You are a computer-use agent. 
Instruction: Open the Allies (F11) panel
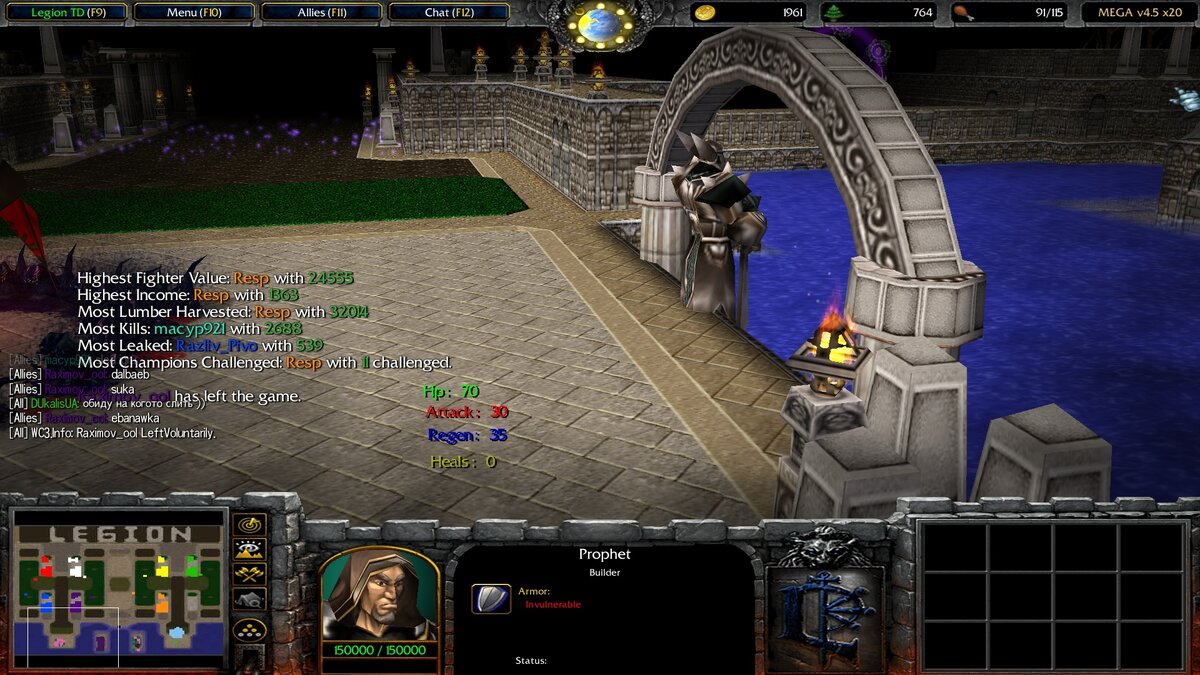[x=322, y=13]
